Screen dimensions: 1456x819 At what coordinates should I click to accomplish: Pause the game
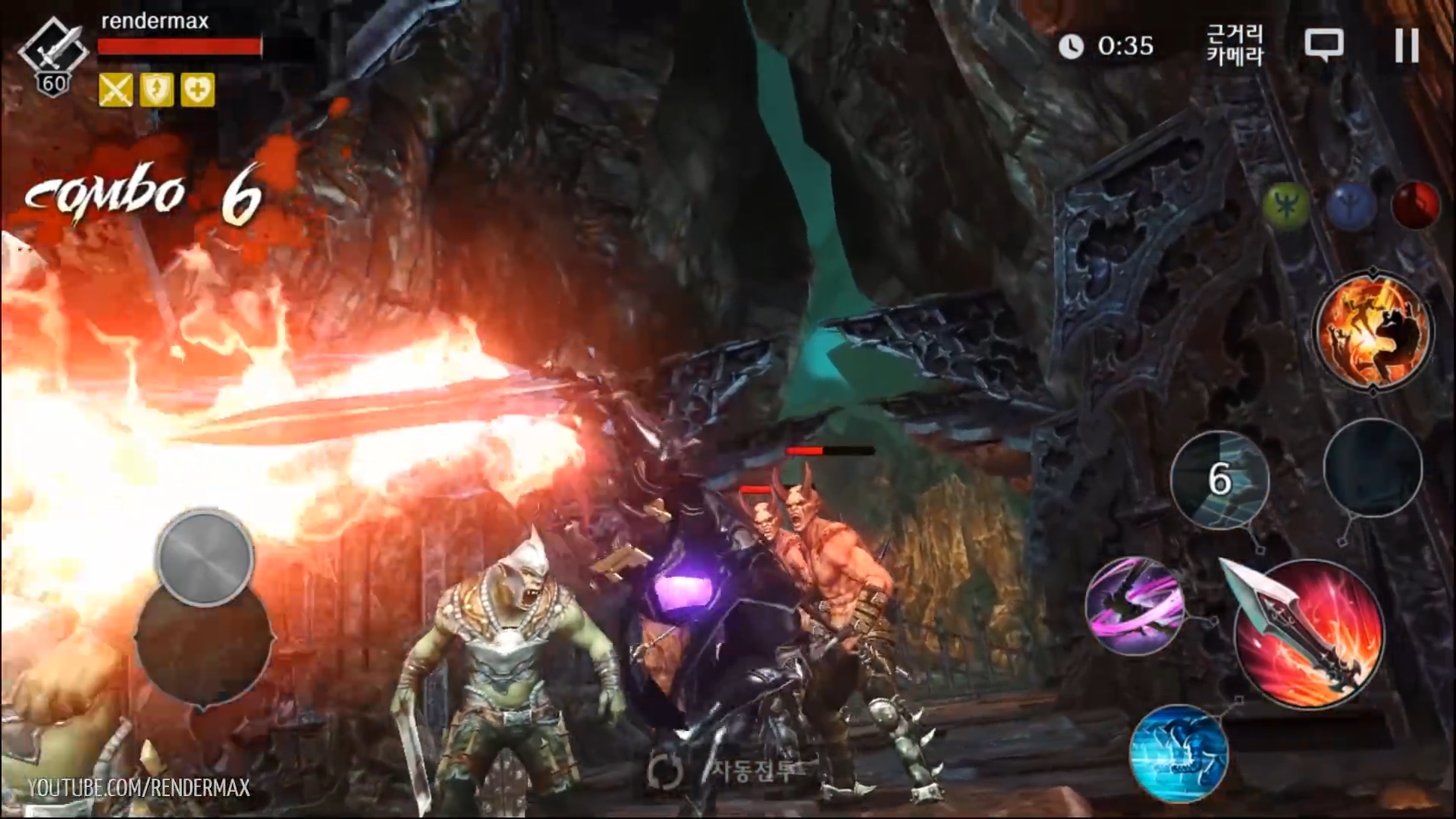click(1407, 45)
